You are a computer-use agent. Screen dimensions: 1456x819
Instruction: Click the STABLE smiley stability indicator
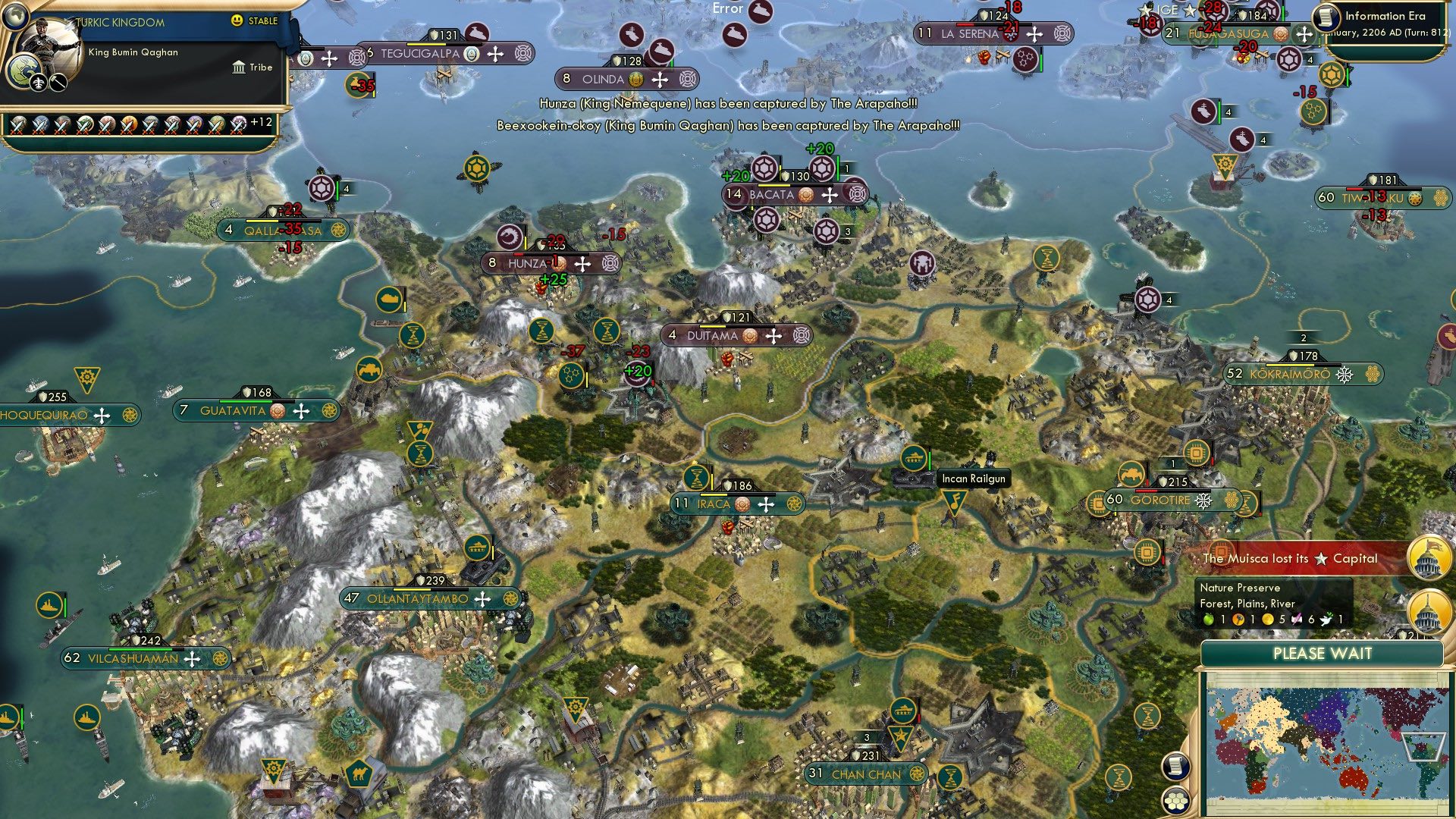pyautogui.click(x=237, y=20)
